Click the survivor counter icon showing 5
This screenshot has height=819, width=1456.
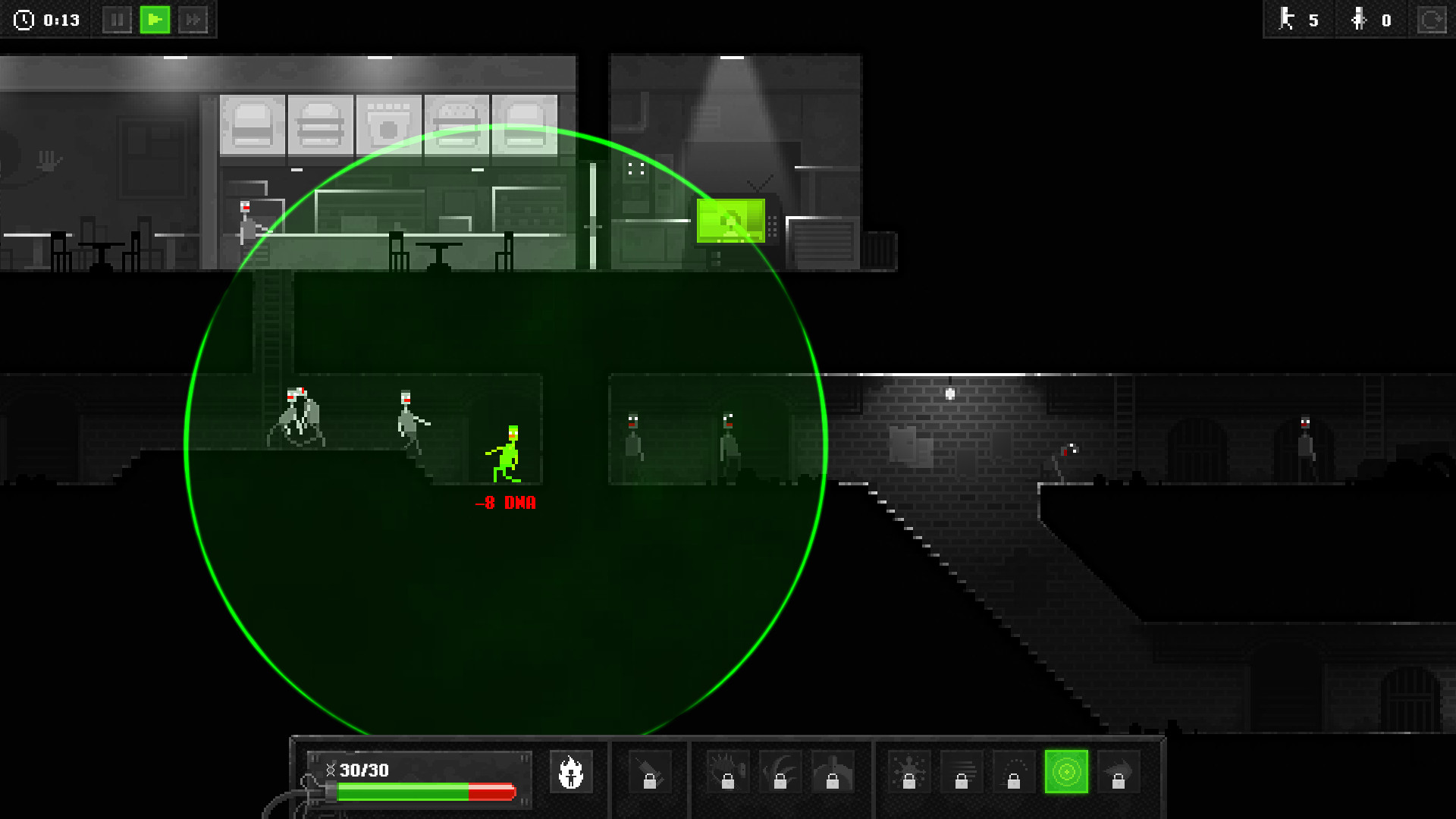1287,20
